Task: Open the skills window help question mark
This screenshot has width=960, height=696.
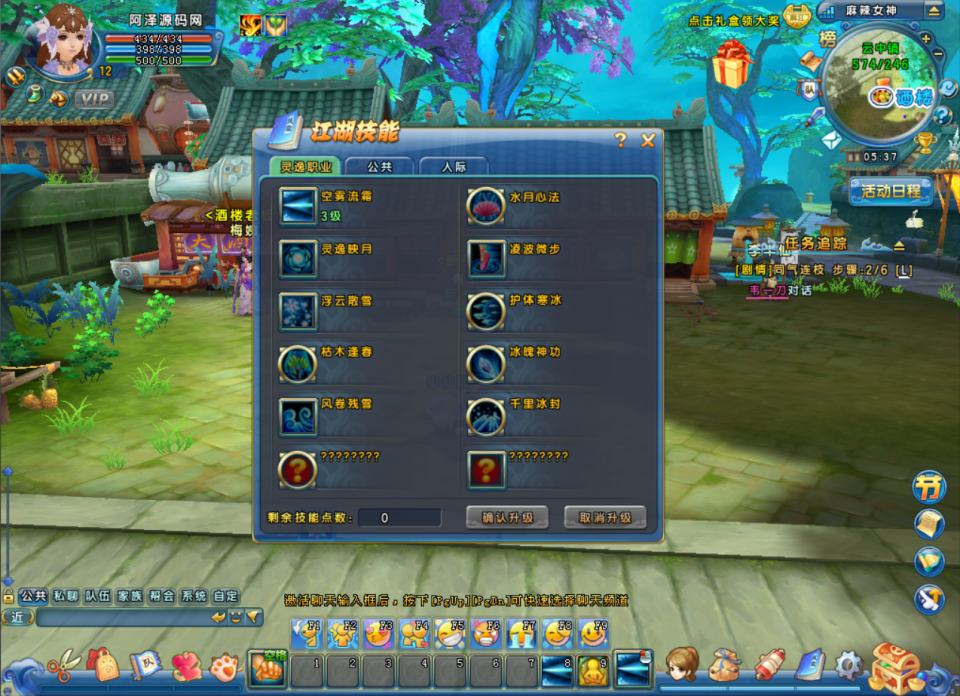Action: click(x=621, y=140)
